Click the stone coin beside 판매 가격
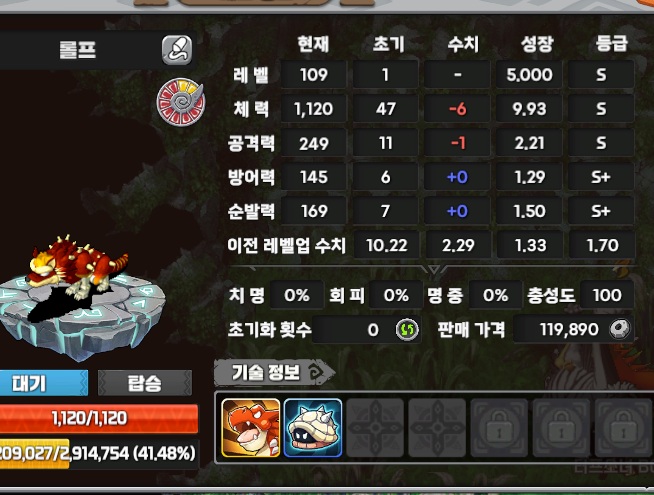Image resolution: width=654 pixels, height=495 pixels. pos(620,329)
